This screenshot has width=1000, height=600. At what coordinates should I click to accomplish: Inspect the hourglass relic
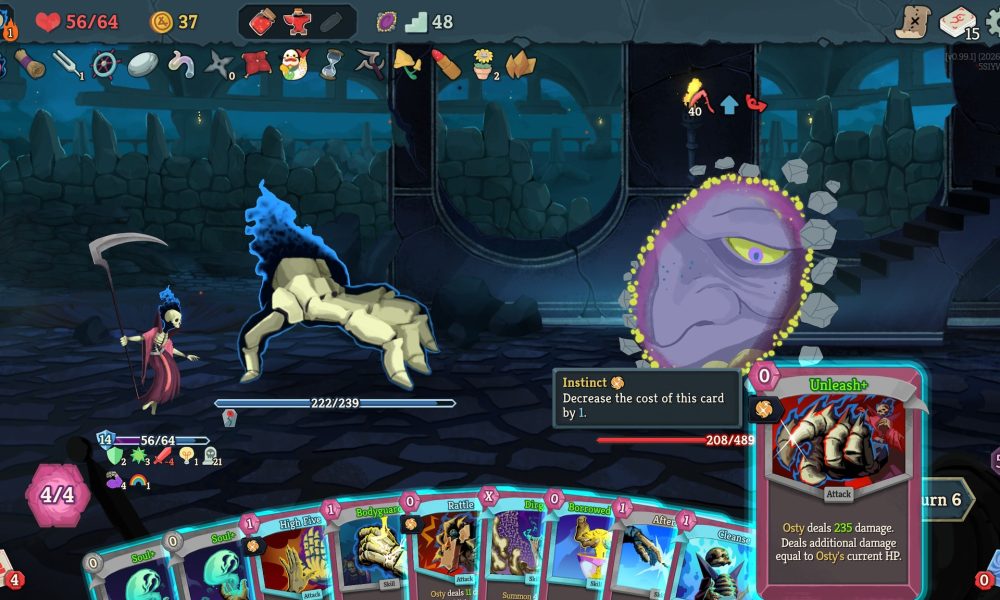[x=331, y=65]
